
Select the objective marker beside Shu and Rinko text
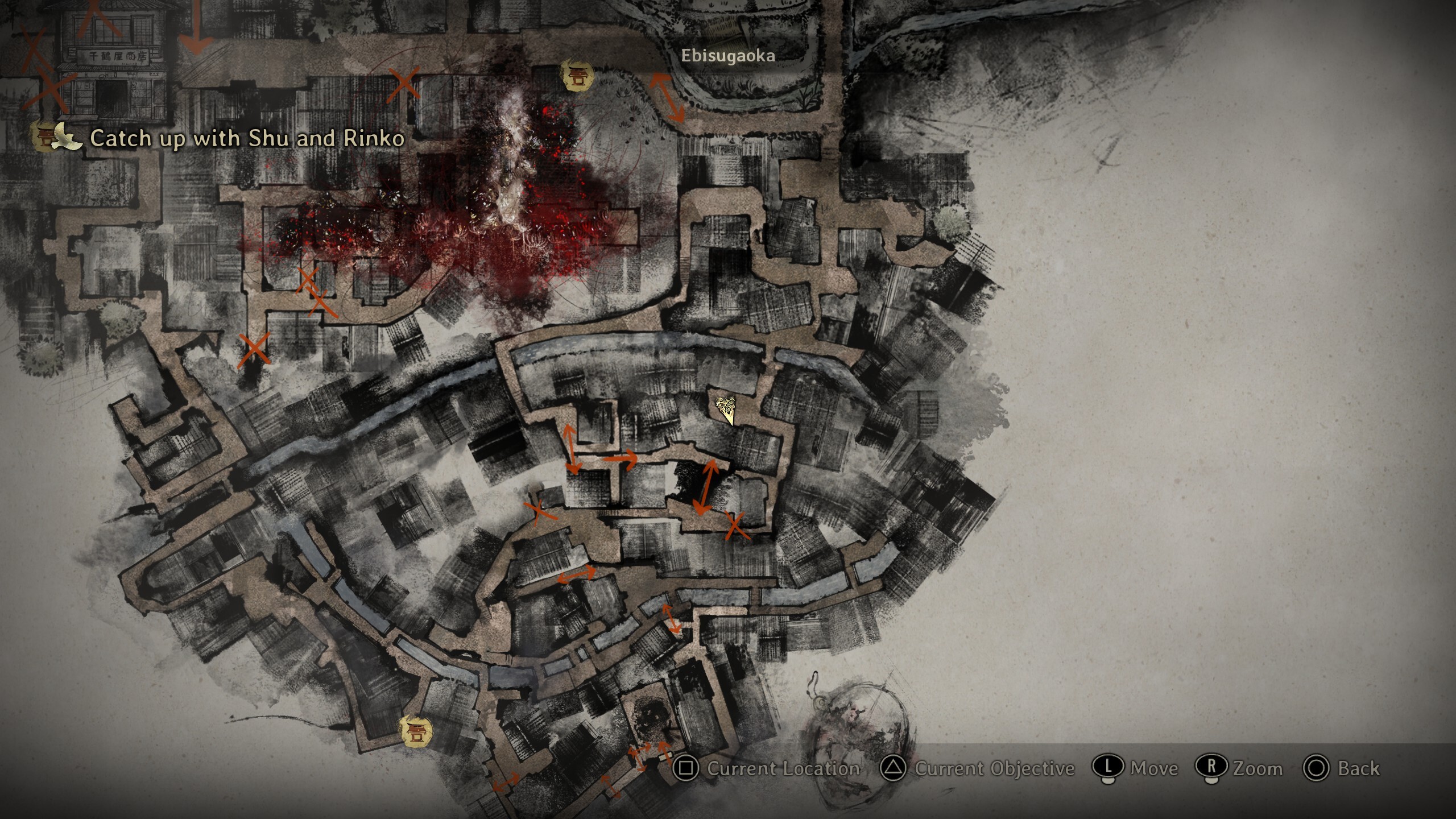47,136
